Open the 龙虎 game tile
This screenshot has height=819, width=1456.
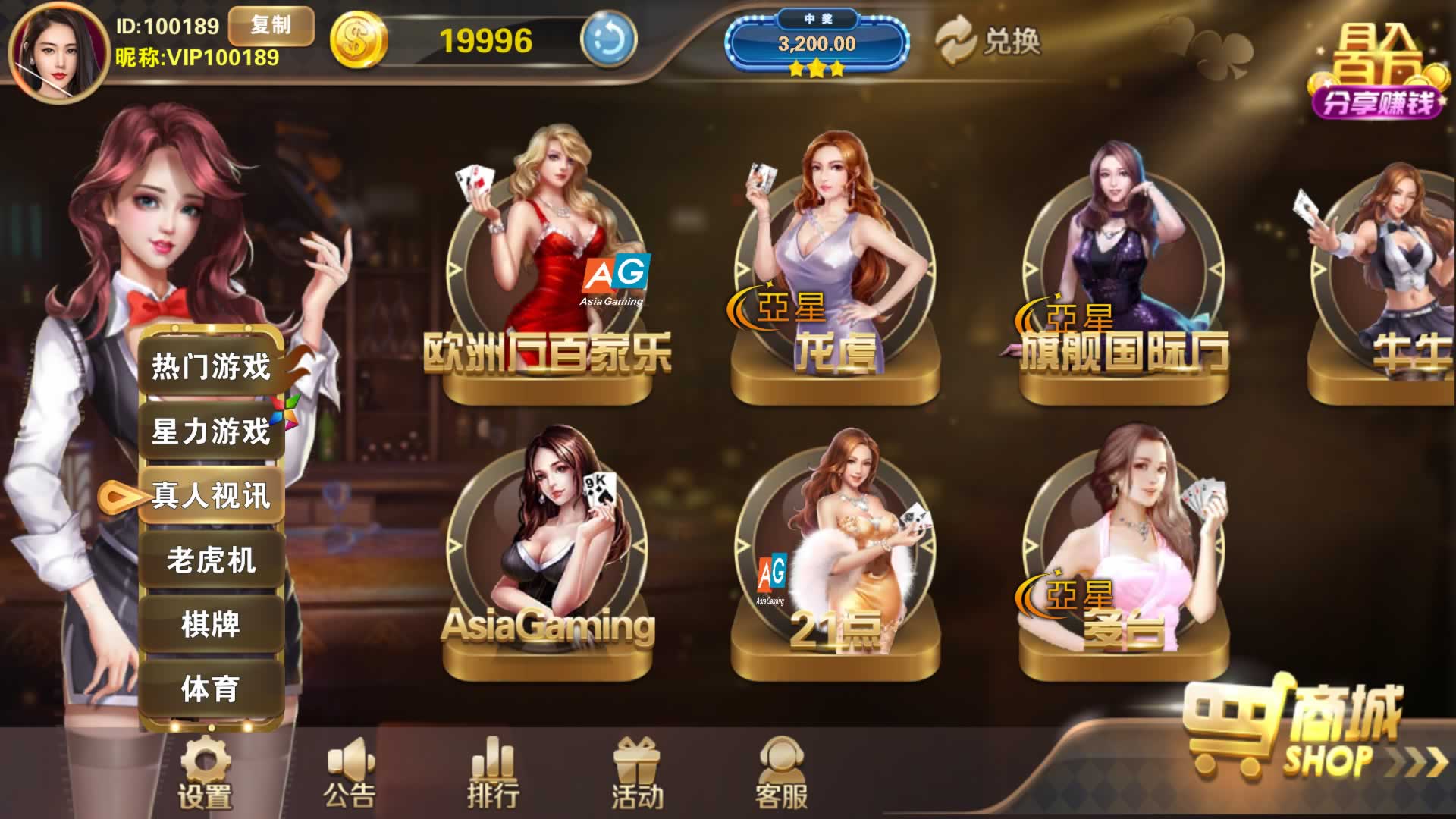click(x=835, y=273)
